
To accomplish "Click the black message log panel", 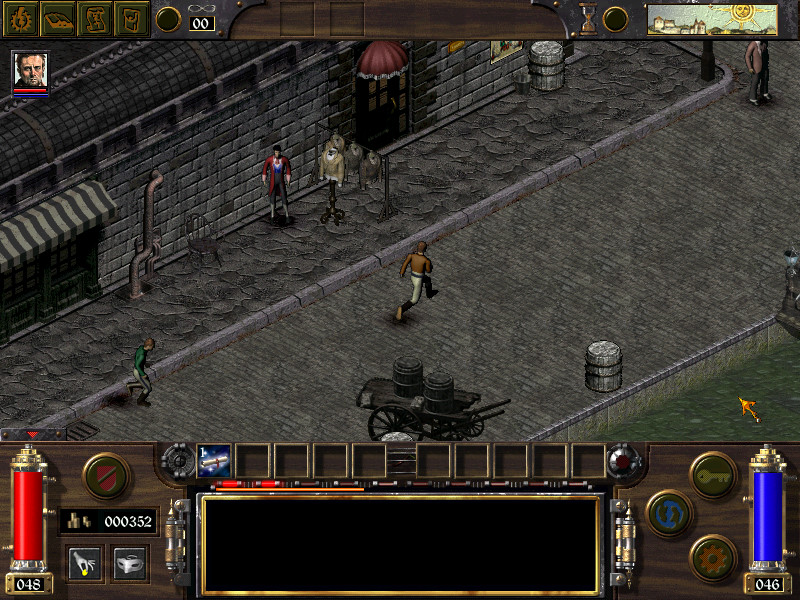I will coord(400,544).
